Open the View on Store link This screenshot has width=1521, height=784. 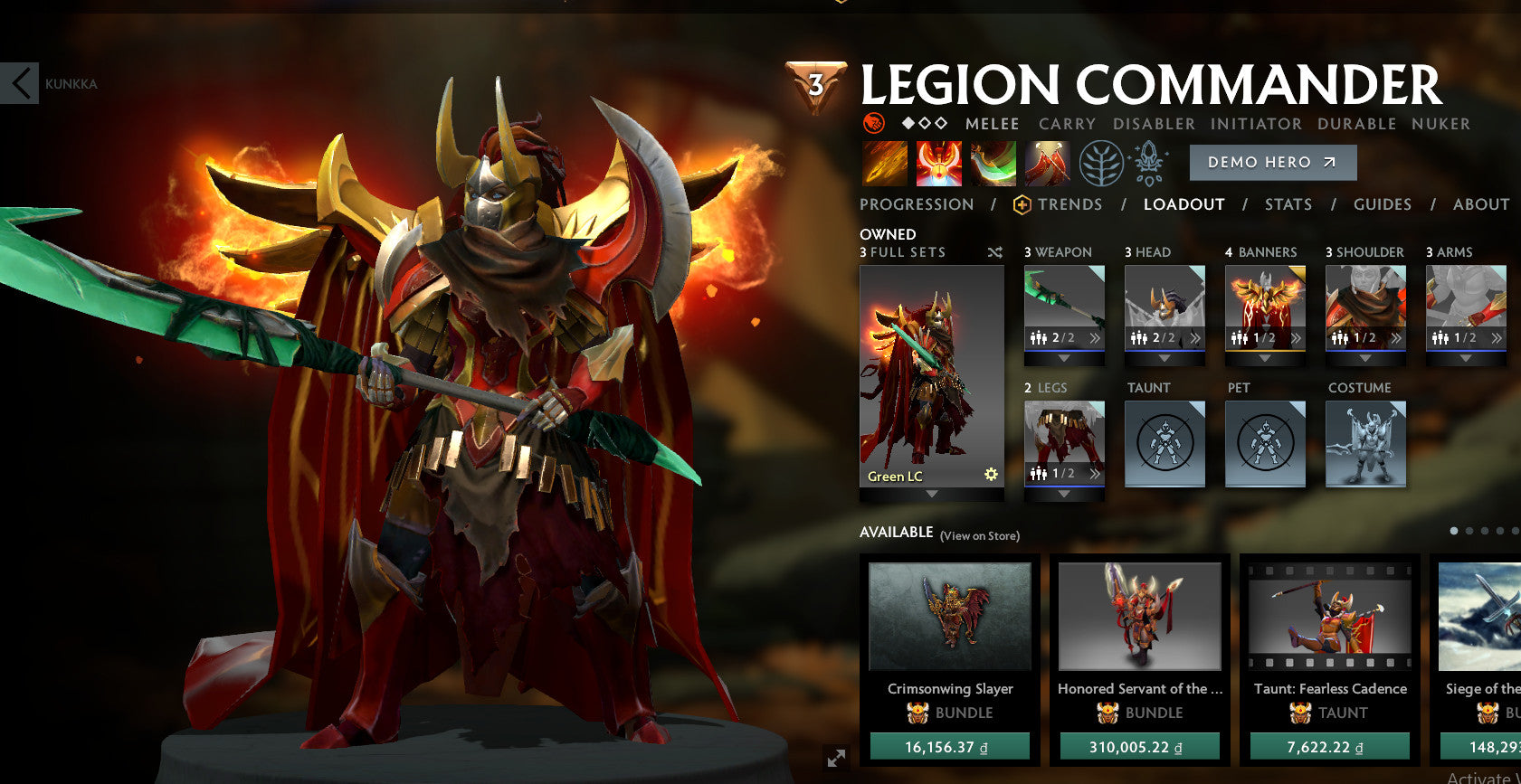pos(978,535)
